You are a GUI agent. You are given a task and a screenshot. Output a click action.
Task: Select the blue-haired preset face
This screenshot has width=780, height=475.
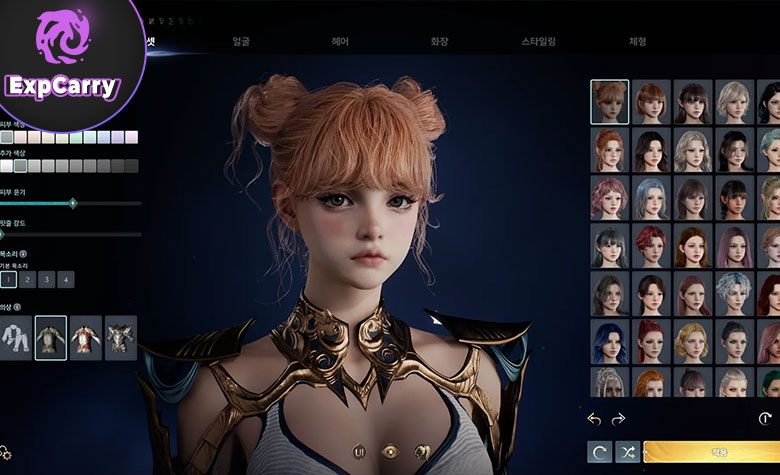coord(610,340)
